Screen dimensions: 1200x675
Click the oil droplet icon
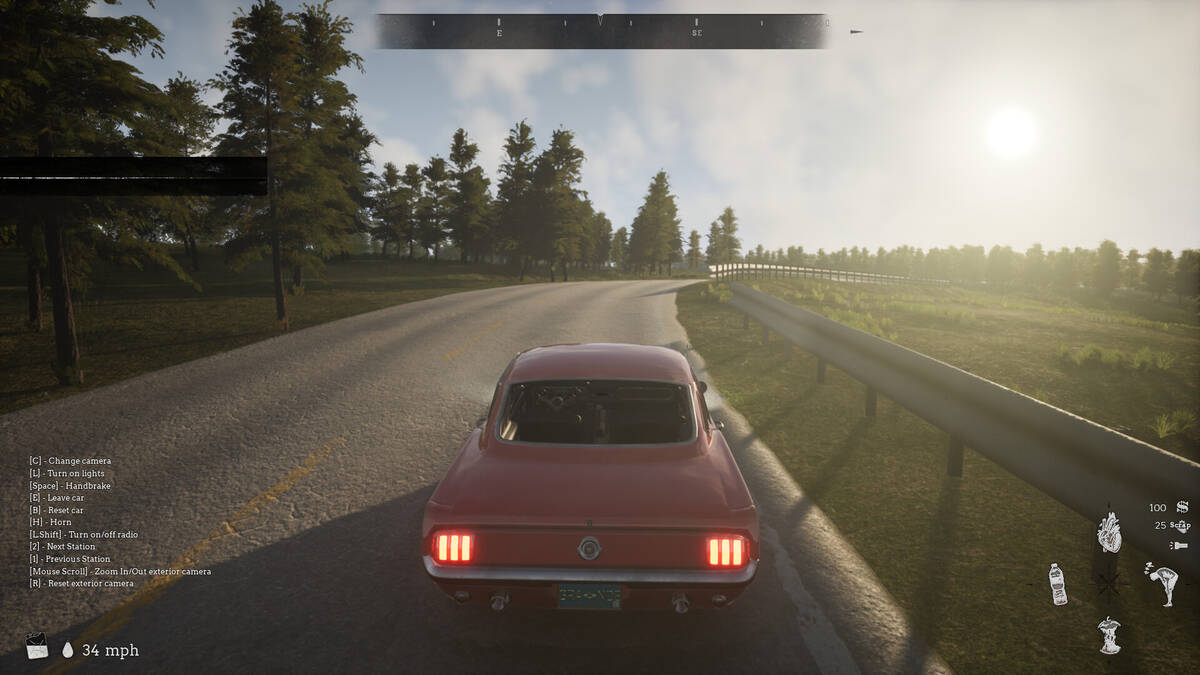[x=68, y=650]
